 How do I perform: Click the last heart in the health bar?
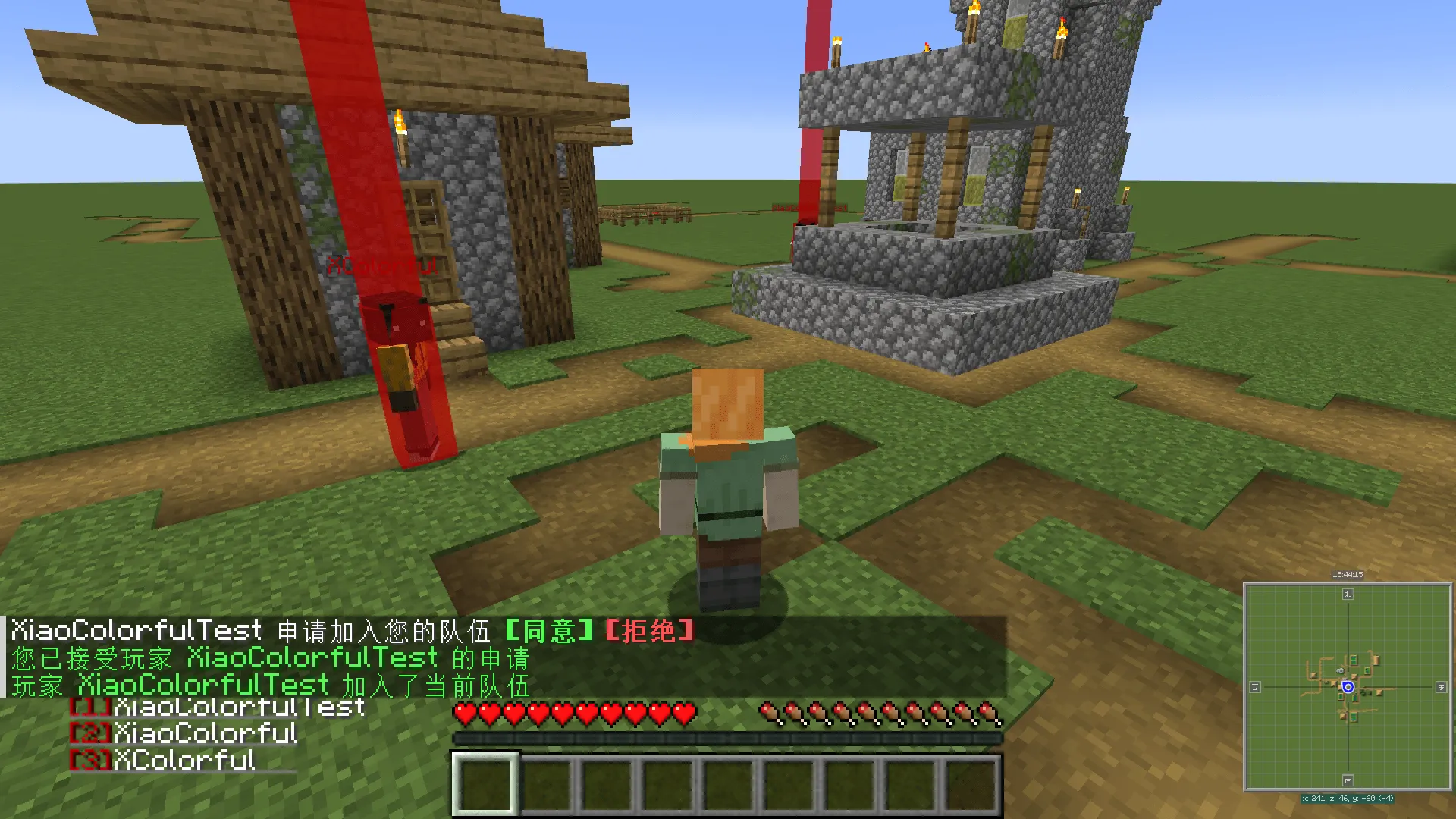684,714
